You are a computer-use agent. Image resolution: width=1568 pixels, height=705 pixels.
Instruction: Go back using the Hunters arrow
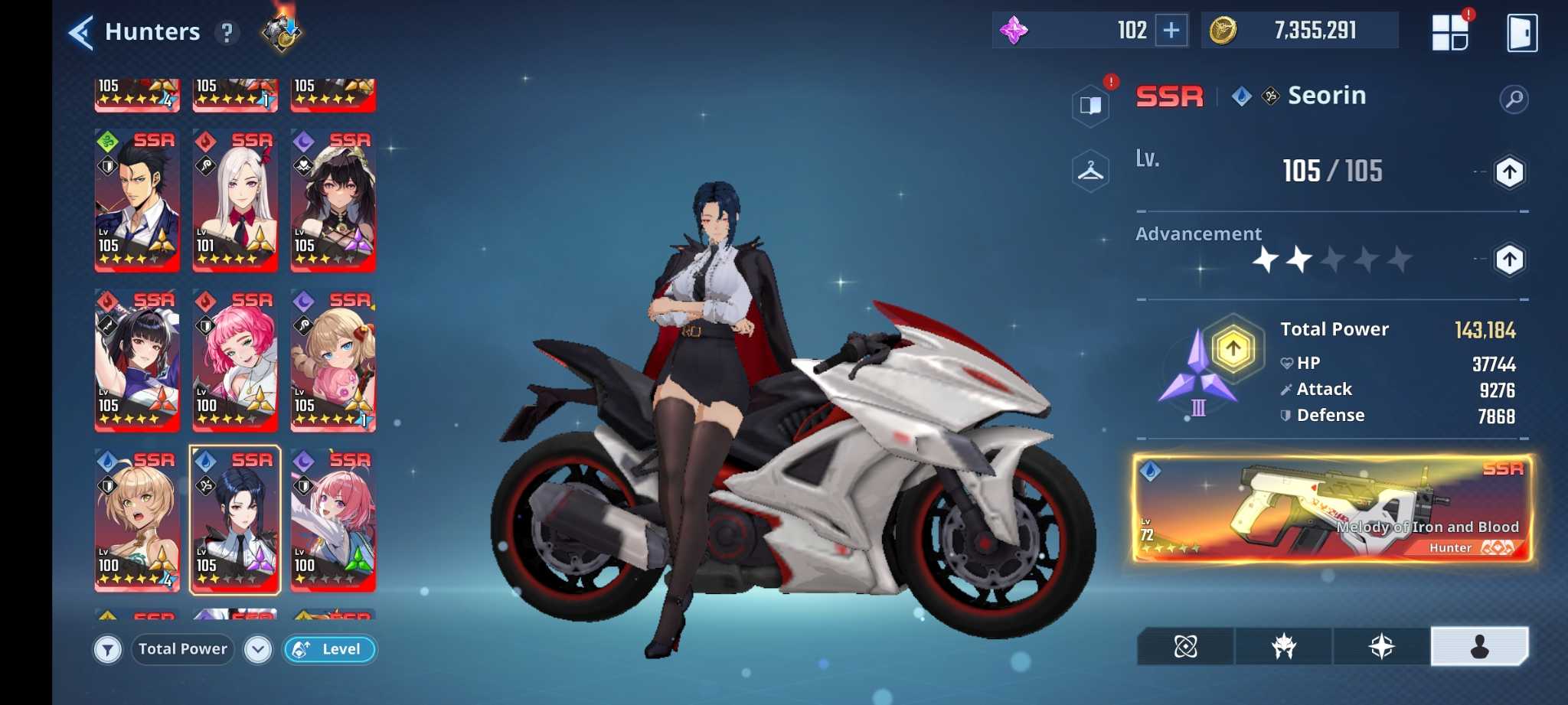(x=81, y=33)
